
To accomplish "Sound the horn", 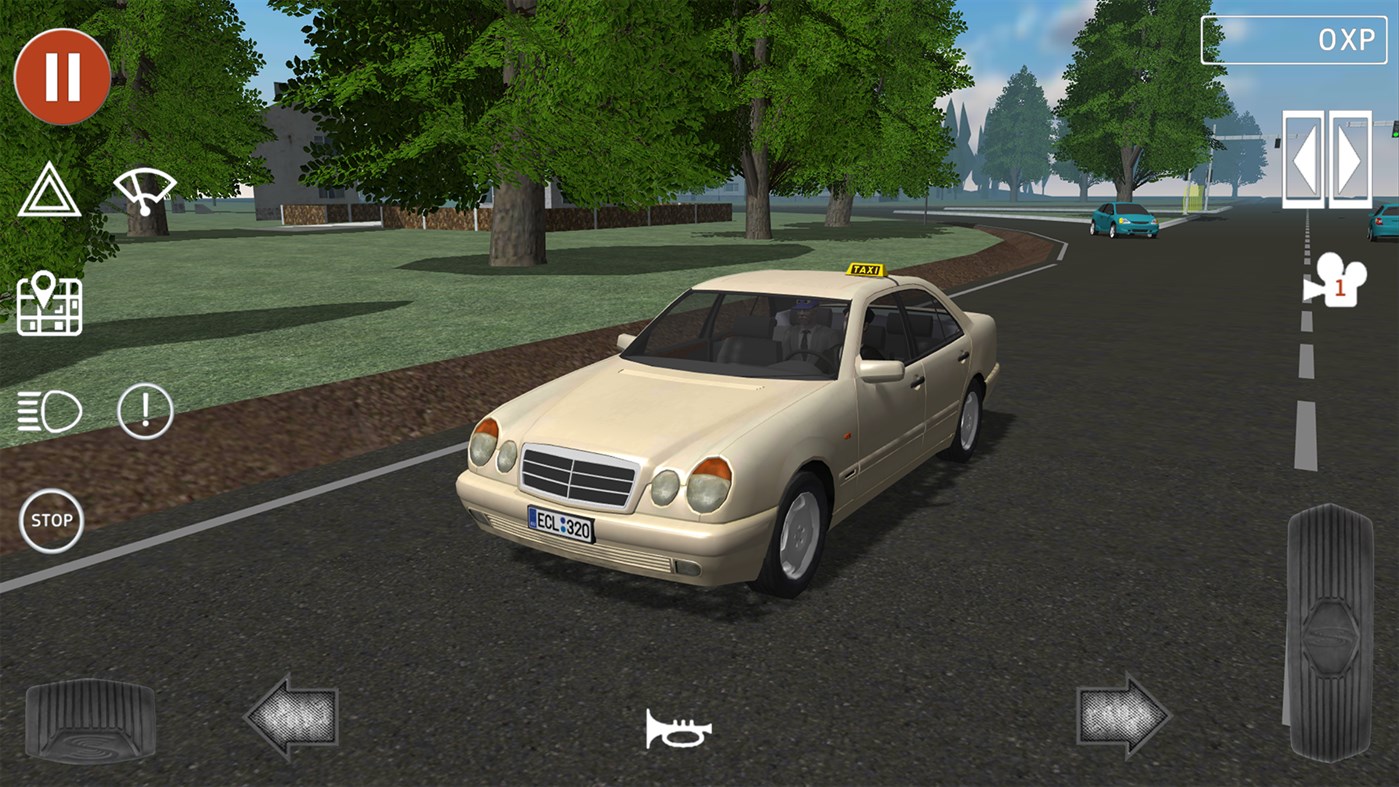I will click(x=678, y=730).
